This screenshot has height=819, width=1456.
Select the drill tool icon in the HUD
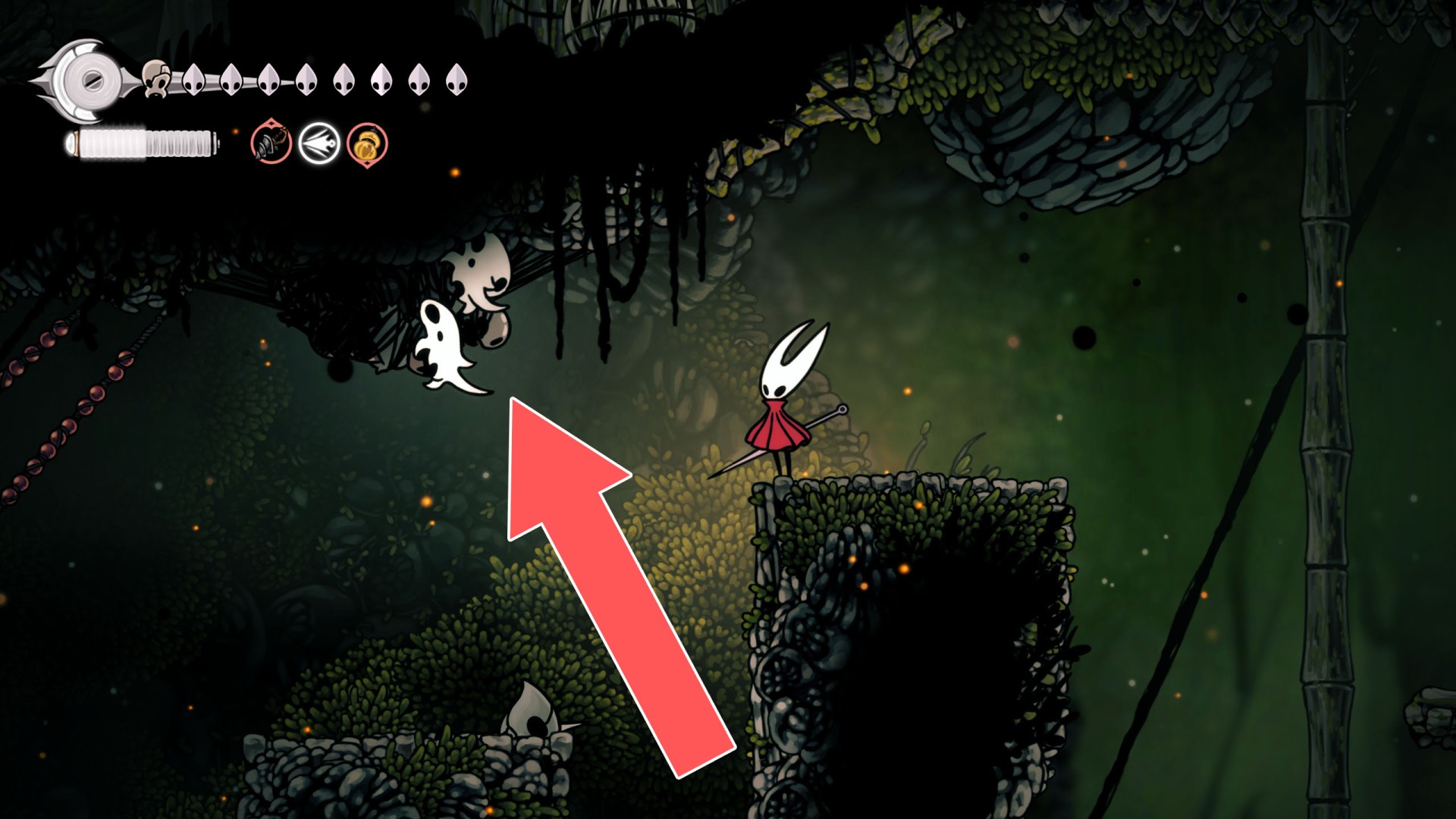pos(270,142)
